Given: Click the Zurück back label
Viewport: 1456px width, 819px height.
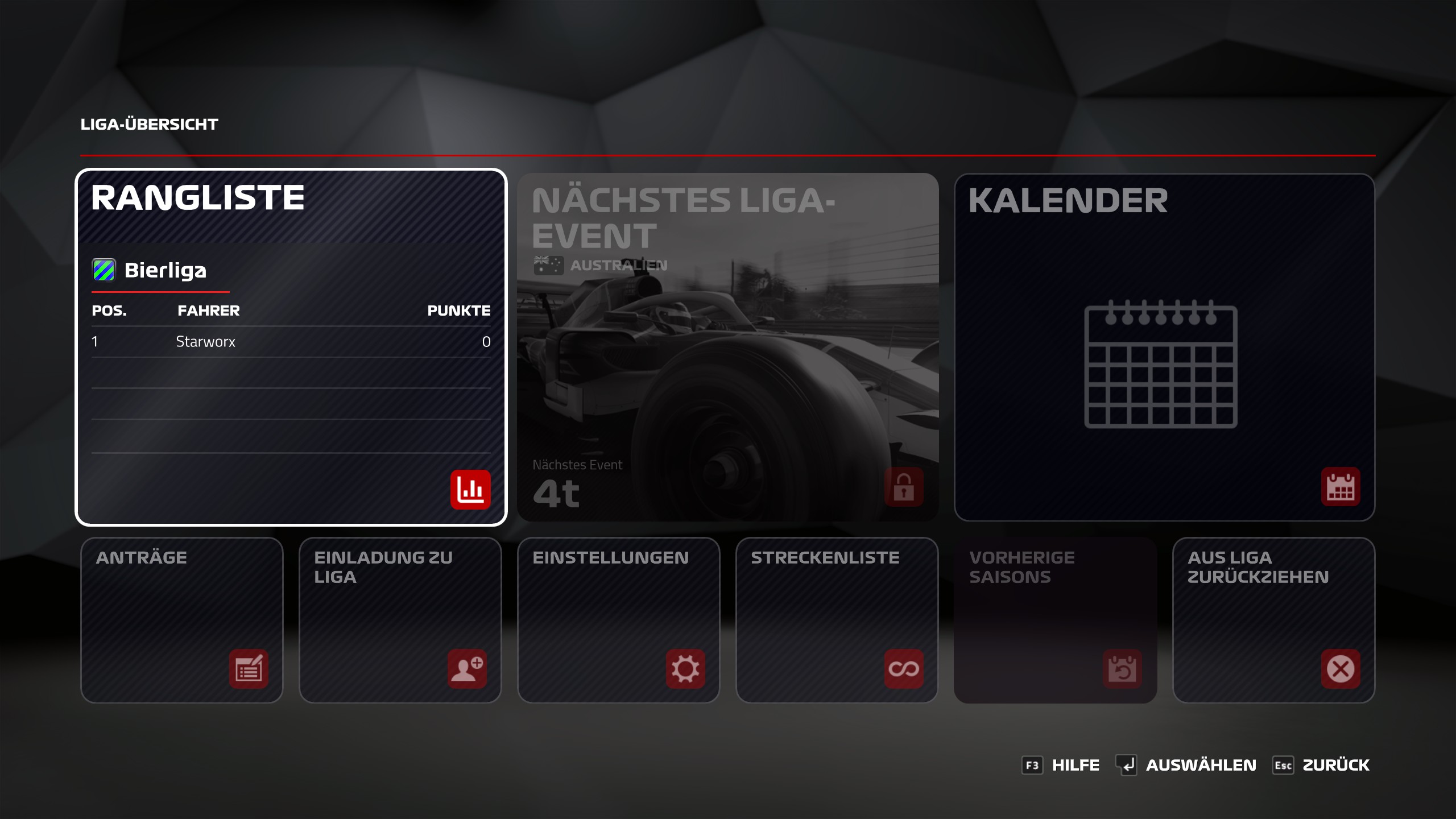Looking at the screenshot, I should [1335, 765].
